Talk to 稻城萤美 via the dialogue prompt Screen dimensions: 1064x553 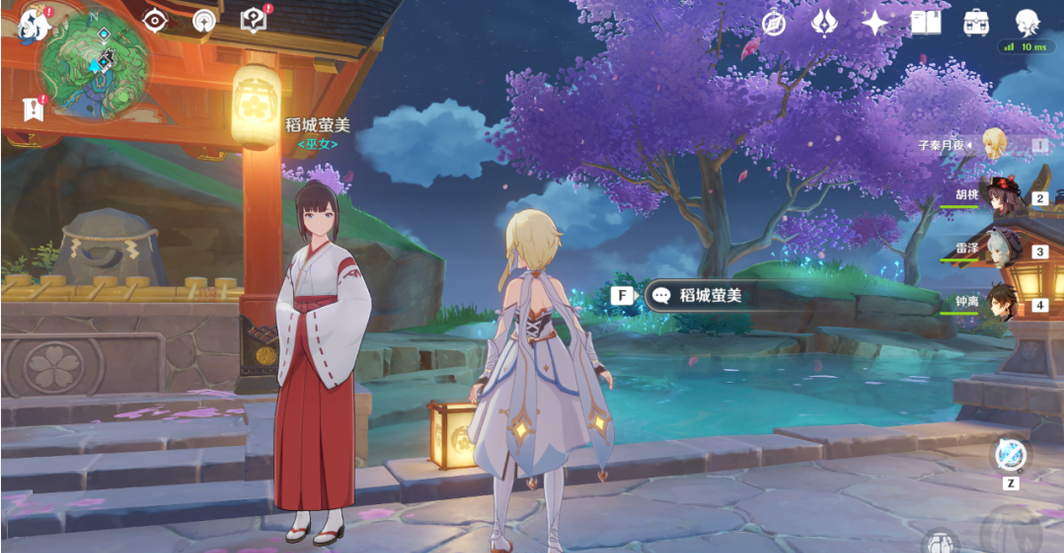point(698,295)
